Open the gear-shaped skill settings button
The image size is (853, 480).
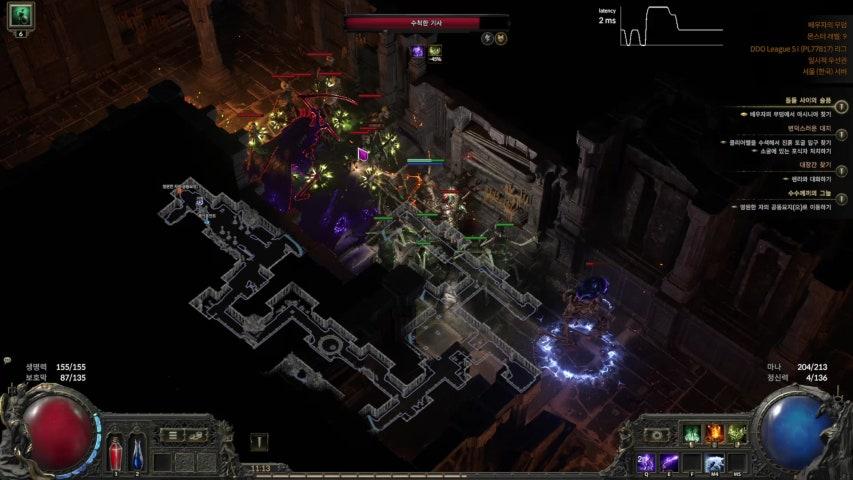click(x=656, y=435)
